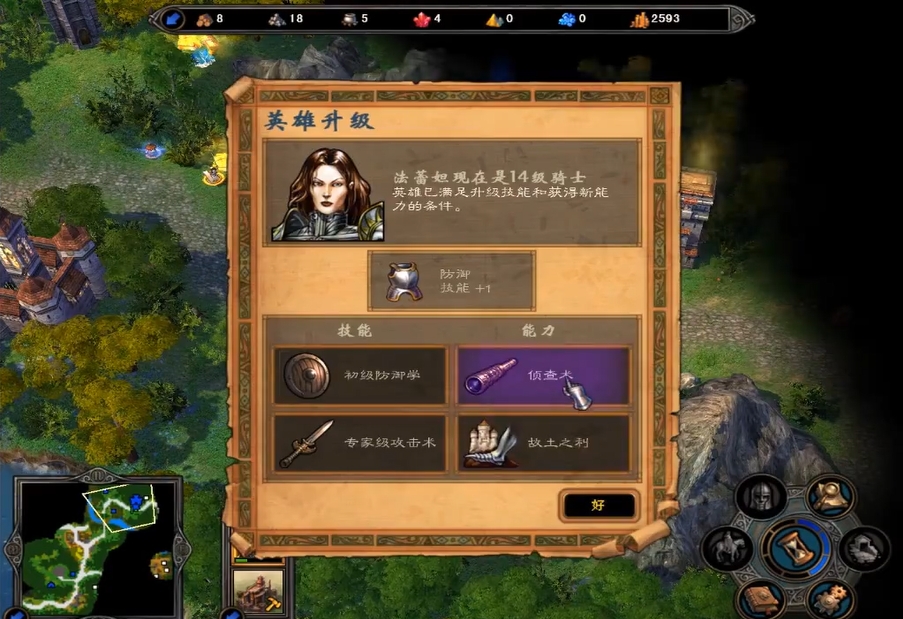
Task: Confirm level-up with the 好 button
Action: coord(598,505)
